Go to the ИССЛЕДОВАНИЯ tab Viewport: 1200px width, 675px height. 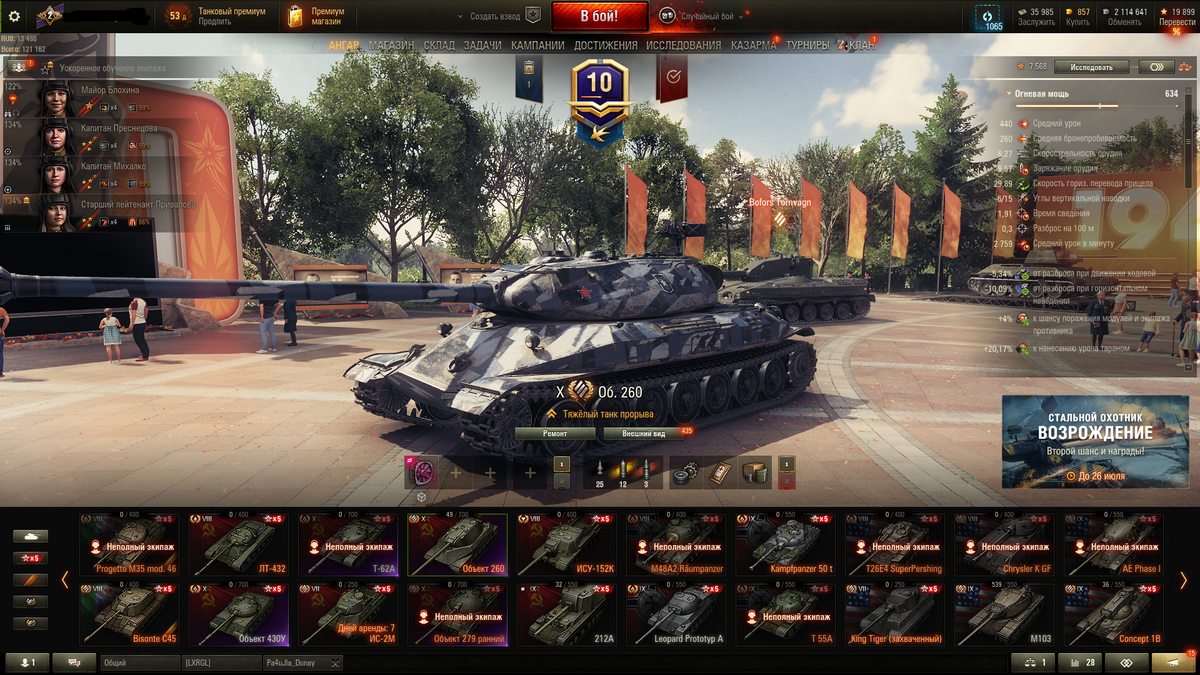pyautogui.click(x=683, y=45)
